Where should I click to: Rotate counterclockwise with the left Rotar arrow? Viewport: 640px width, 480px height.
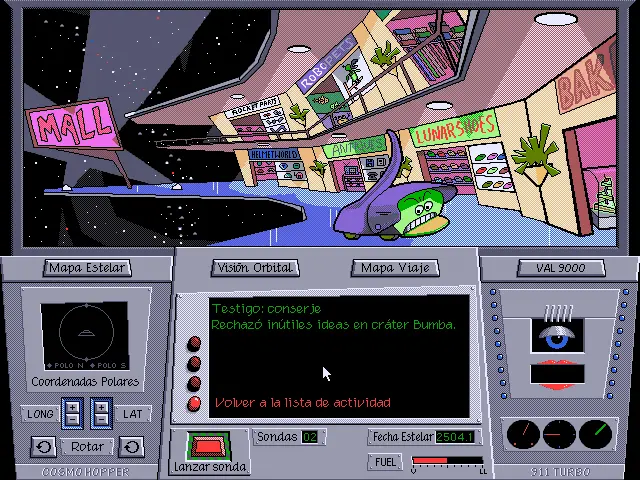pos(43,446)
